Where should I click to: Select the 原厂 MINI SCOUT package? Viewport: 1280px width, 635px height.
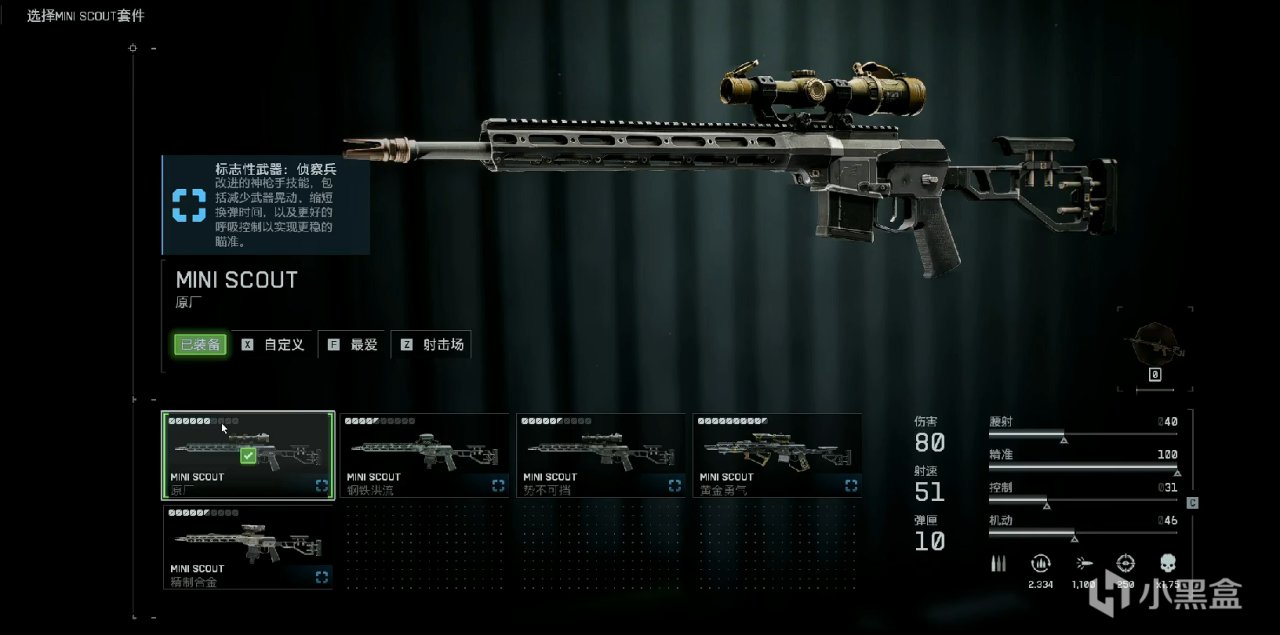pyautogui.click(x=248, y=455)
